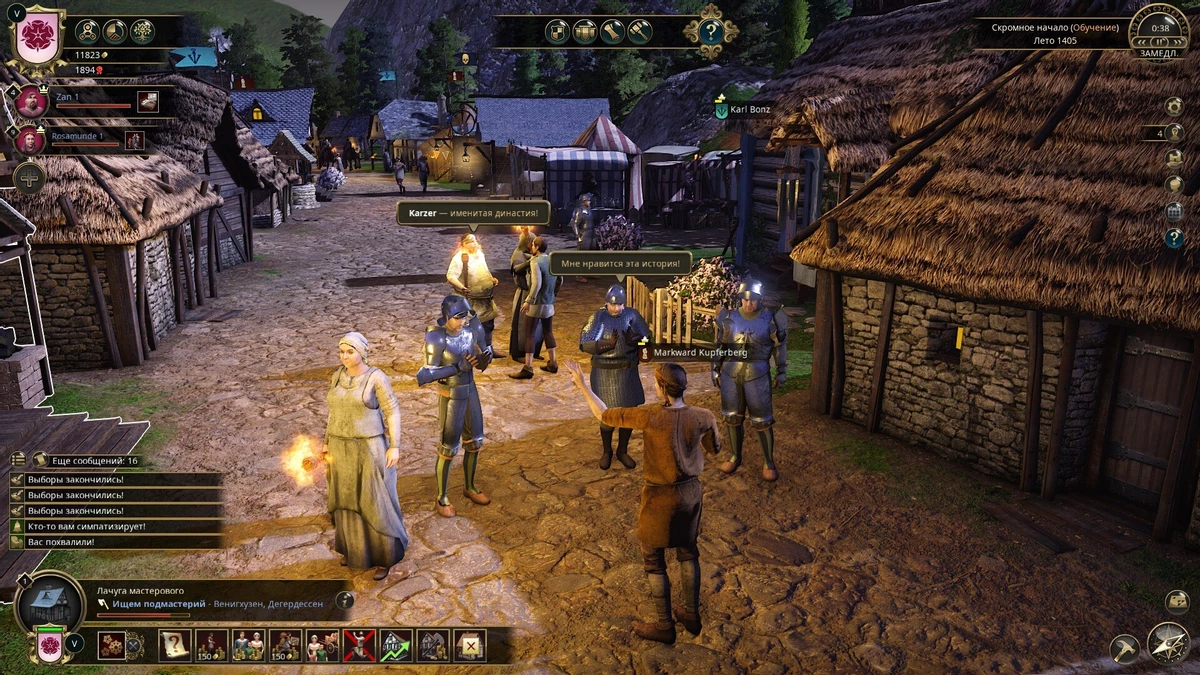Image resolution: width=1200 pixels, height=675 pixels.
Task: Open the calendar icon on the right side
Action: (1174, 211)
